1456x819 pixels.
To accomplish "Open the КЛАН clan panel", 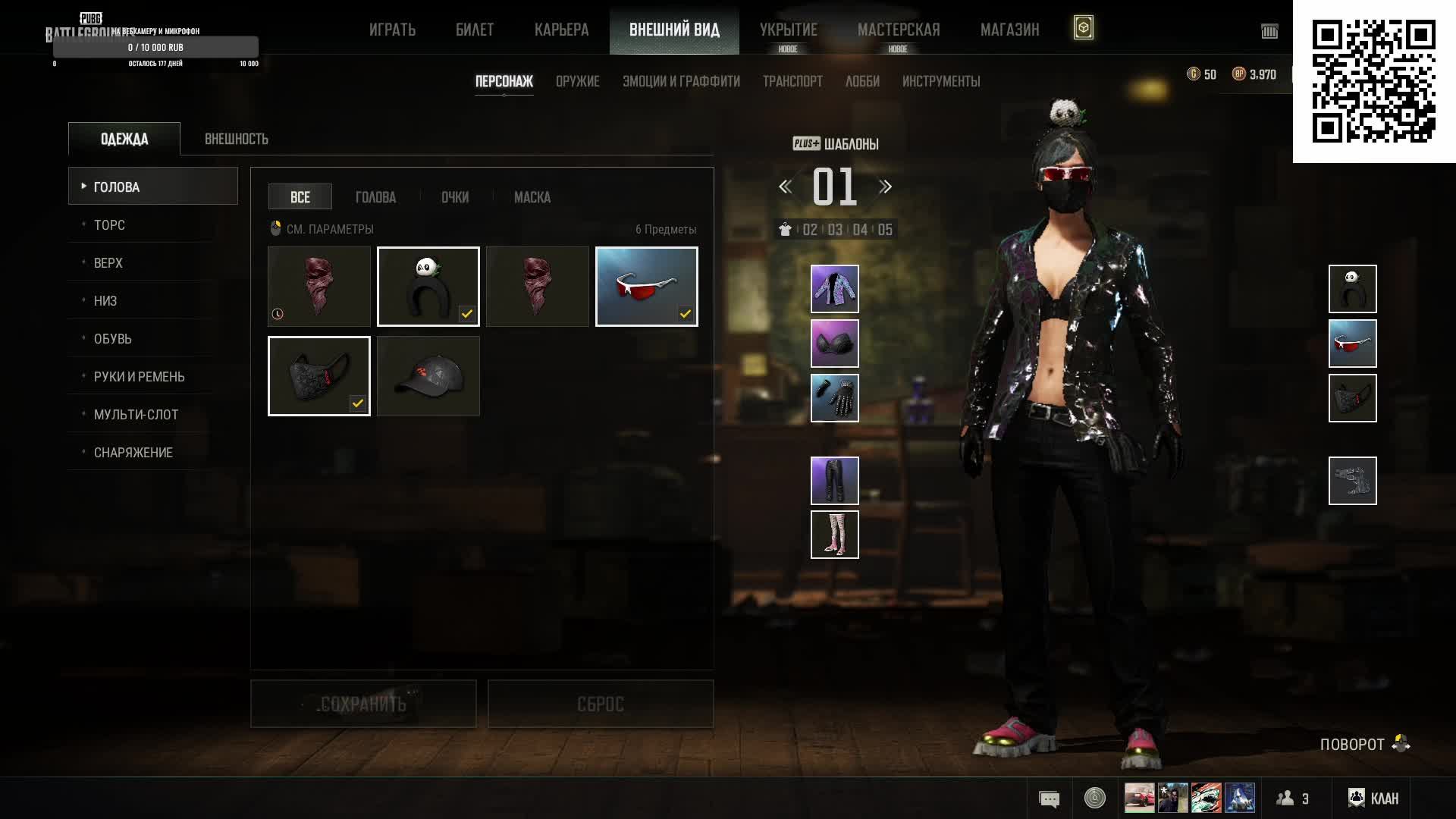I will coord(1373,798).
